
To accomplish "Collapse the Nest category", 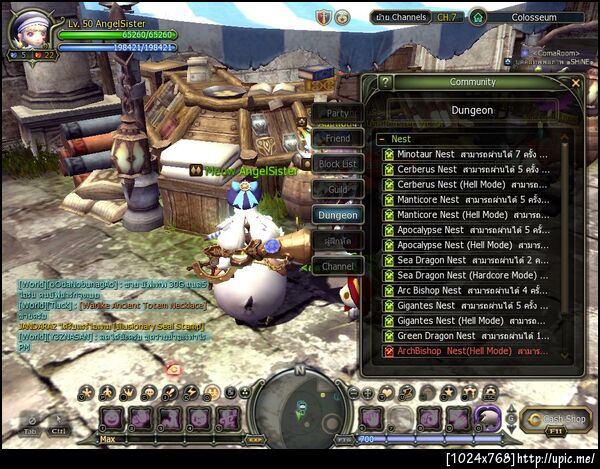I will 383,140.
